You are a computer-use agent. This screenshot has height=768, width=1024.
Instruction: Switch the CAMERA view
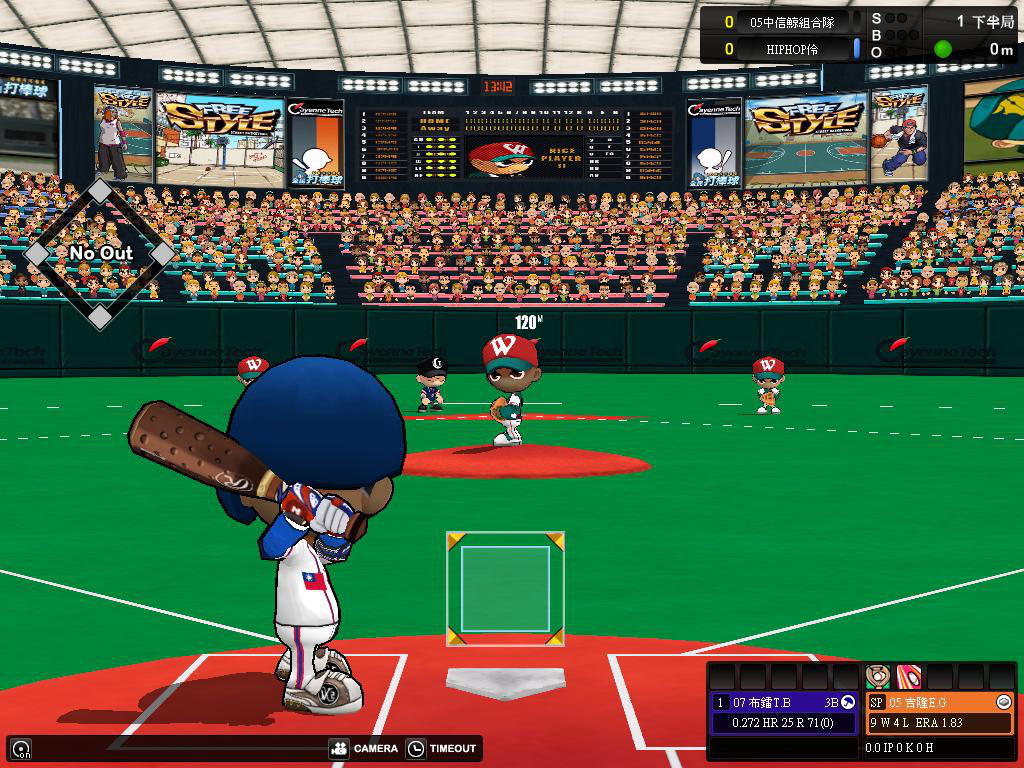click(363, 748)
